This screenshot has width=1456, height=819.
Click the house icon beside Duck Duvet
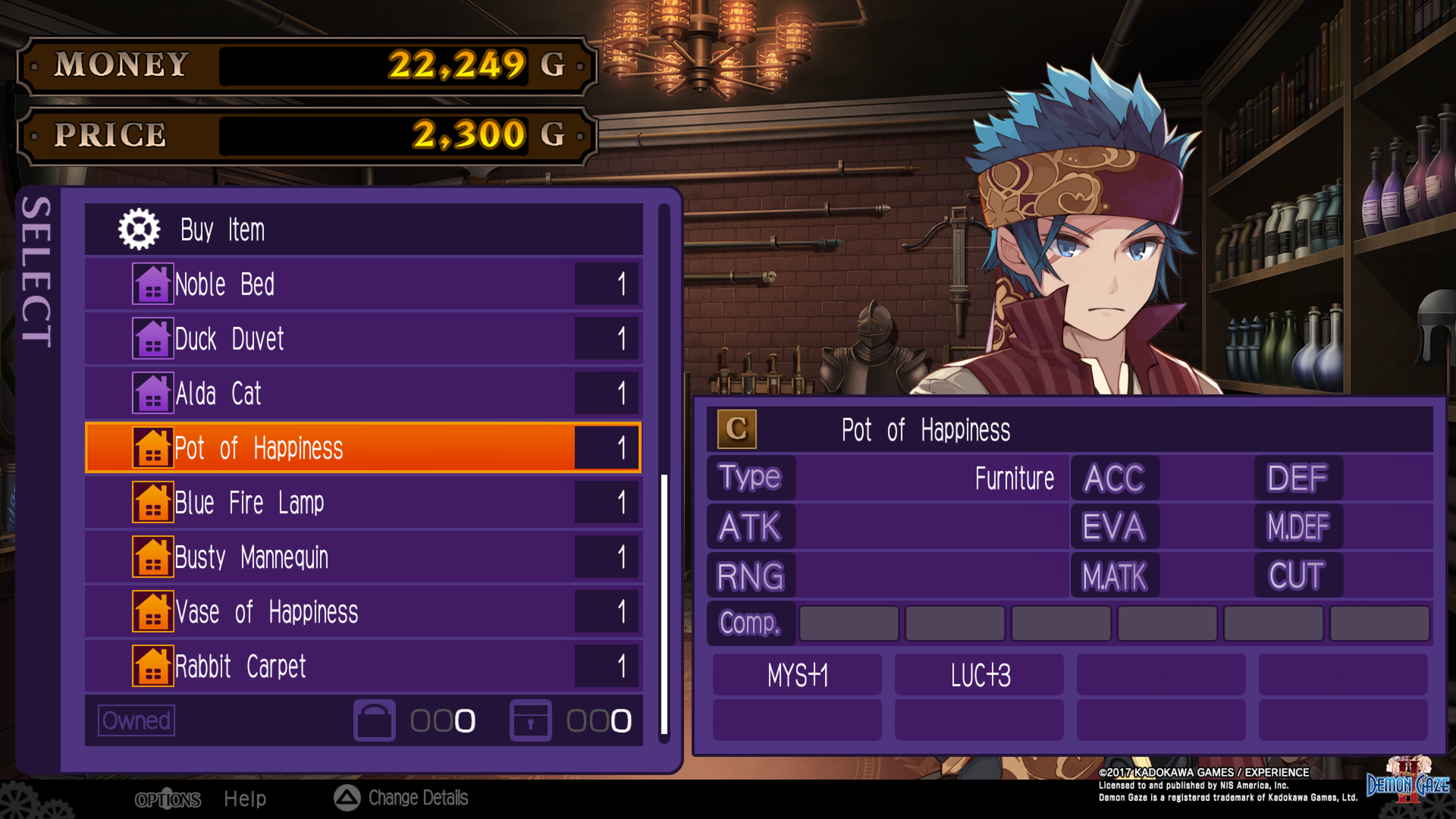[x=153, y=338]
